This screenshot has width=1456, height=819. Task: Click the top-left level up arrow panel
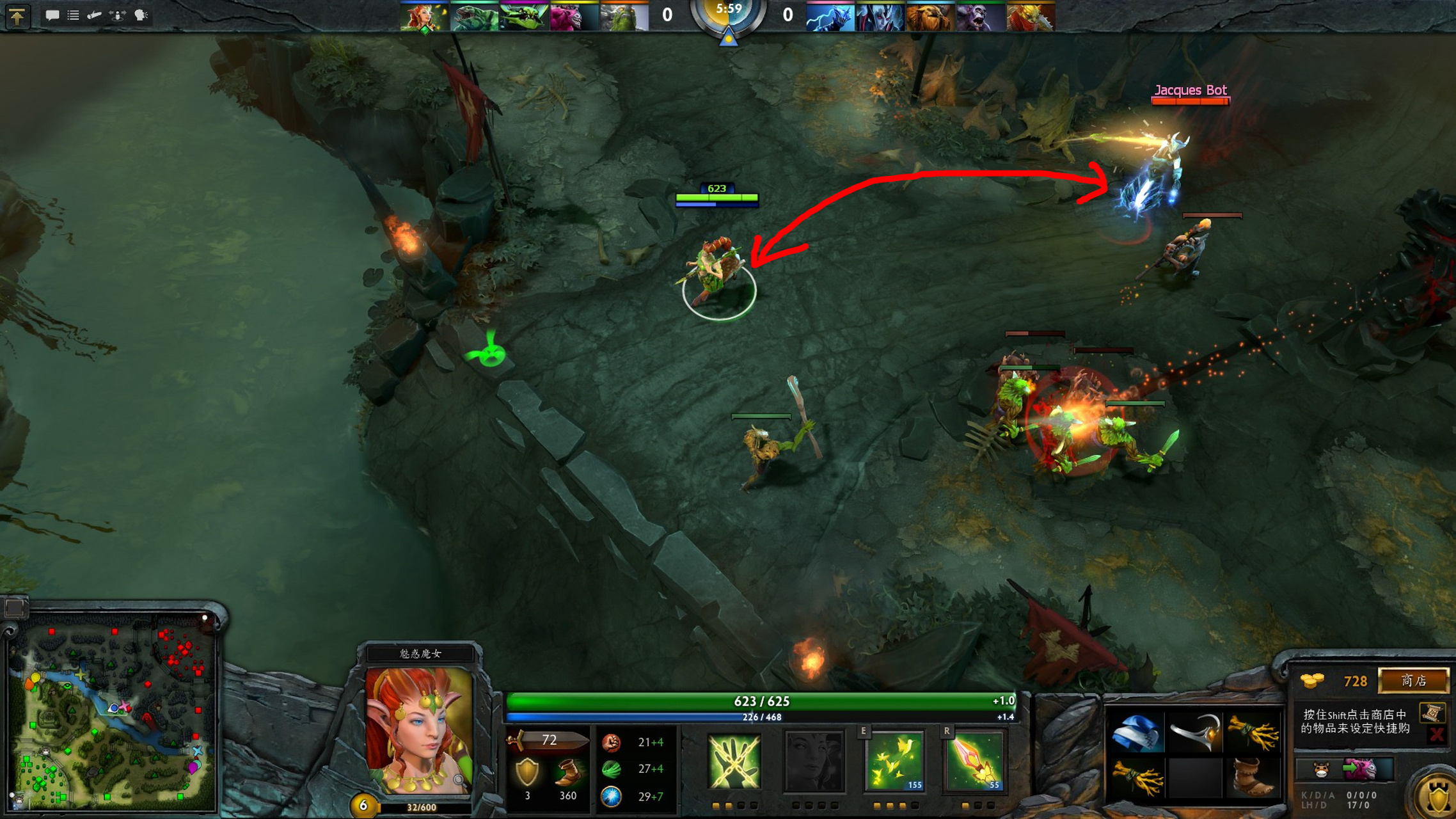point(18,16)
